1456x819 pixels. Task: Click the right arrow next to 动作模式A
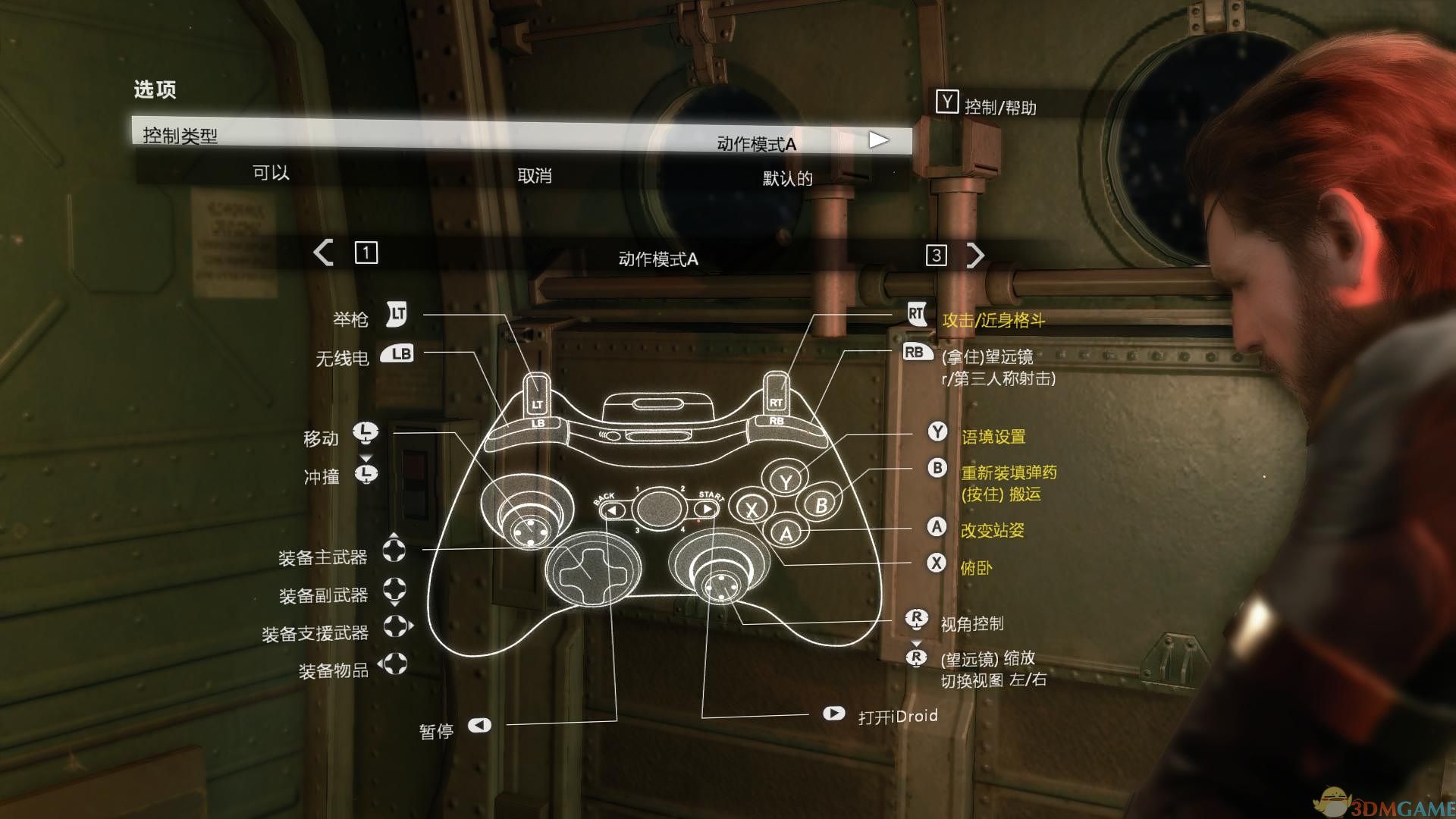click(880, 139)
